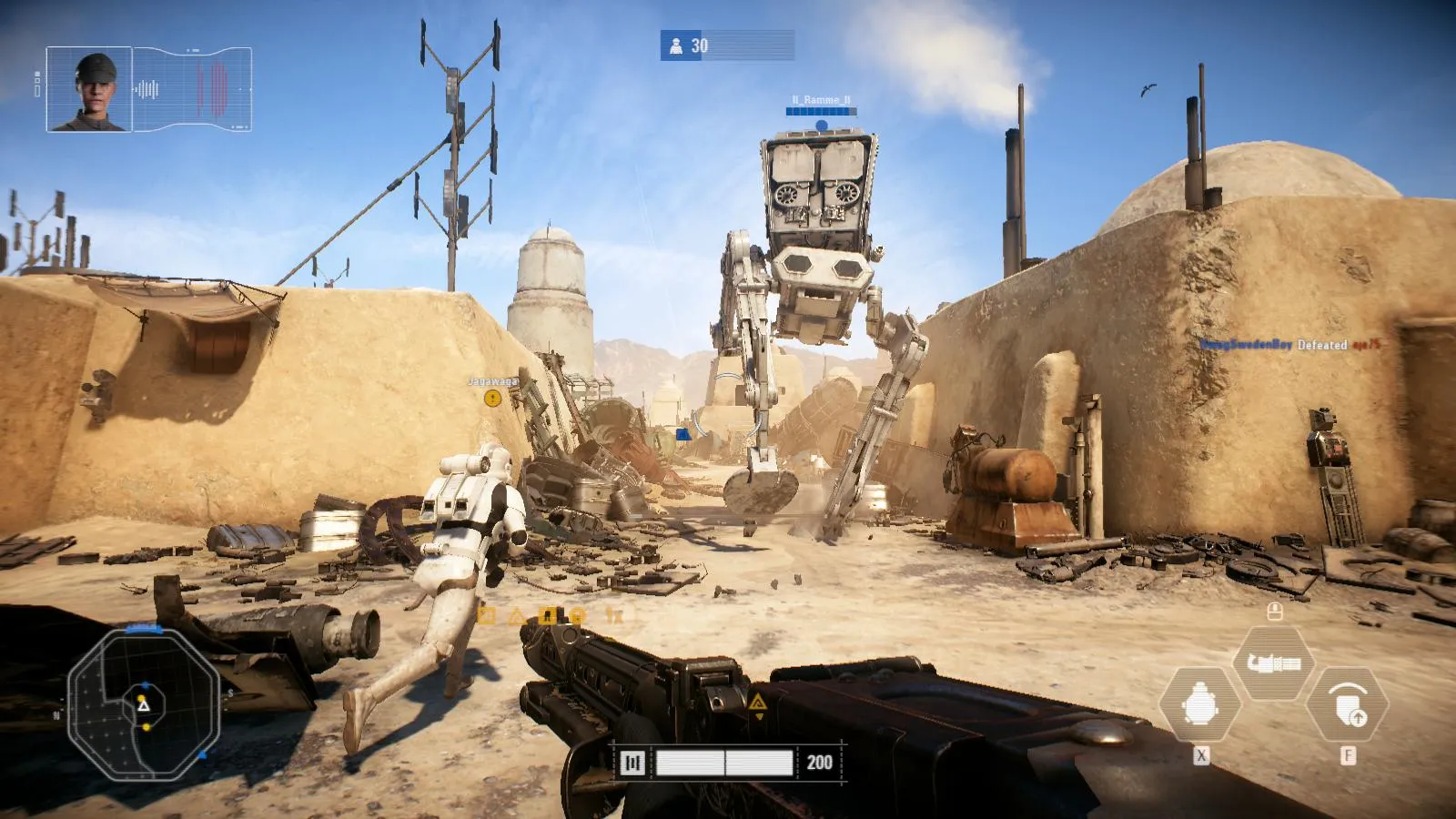Image resolution: width=1456 pixels, height=819 pixels.
Task: Activate the heavy blaster weapon ability
Action: coord(1273,662)
